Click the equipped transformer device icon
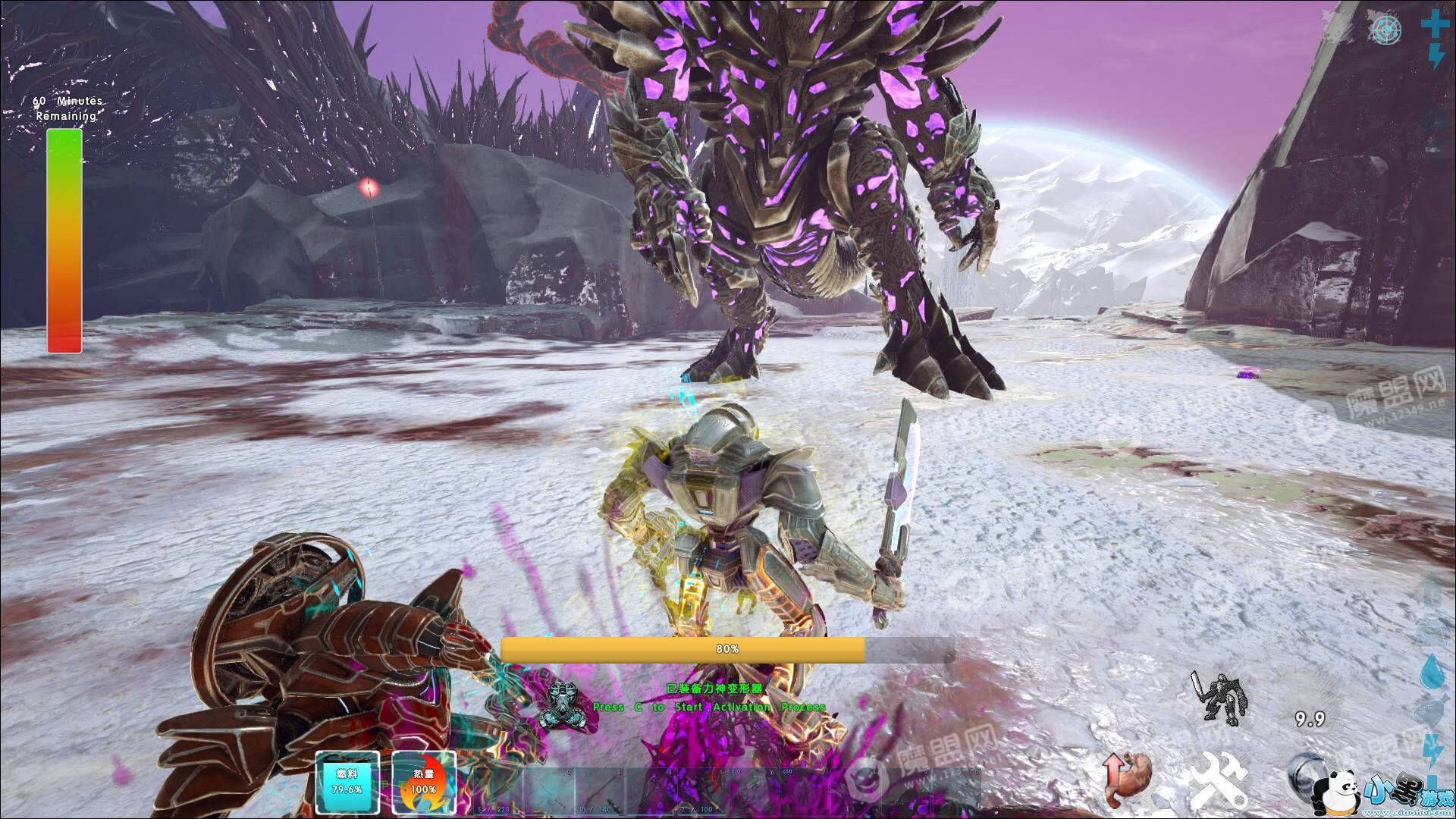The height and width of the screenshot is (819, 1456). tap(562, 707)
